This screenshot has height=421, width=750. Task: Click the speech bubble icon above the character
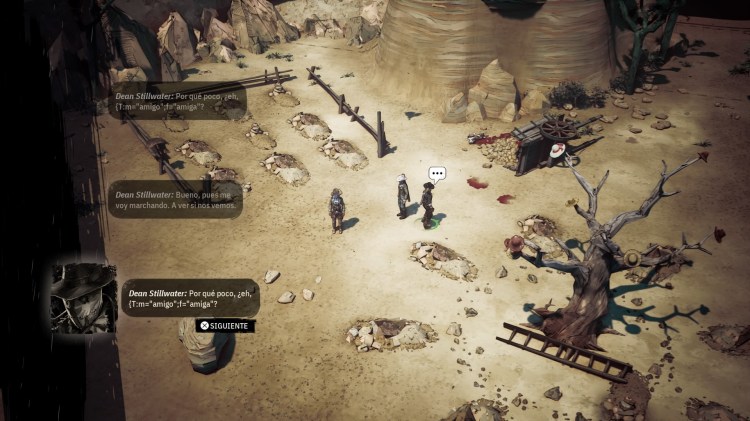[x=436, y=173]
